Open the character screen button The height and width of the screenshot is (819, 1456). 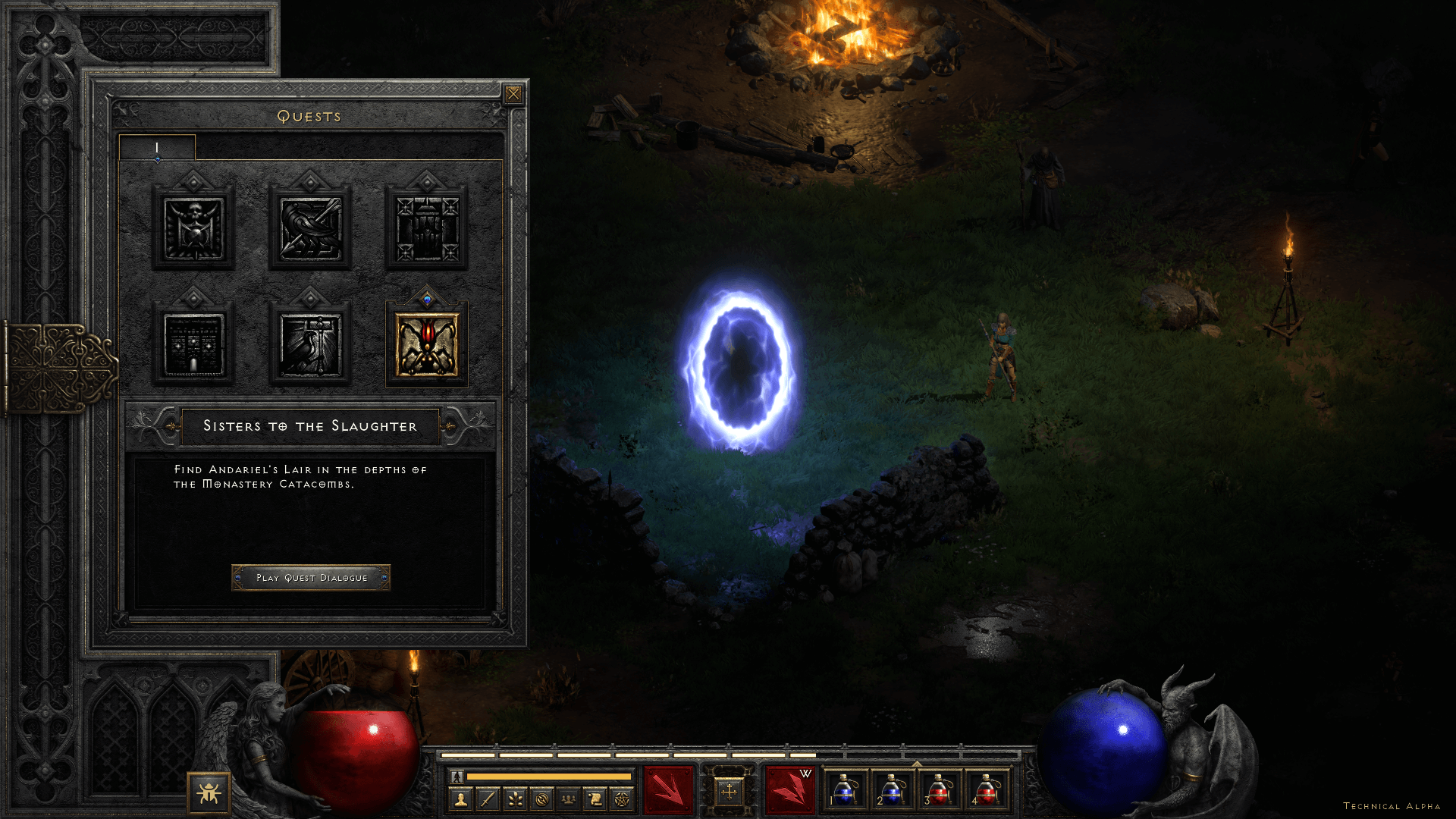coord(460,799)
